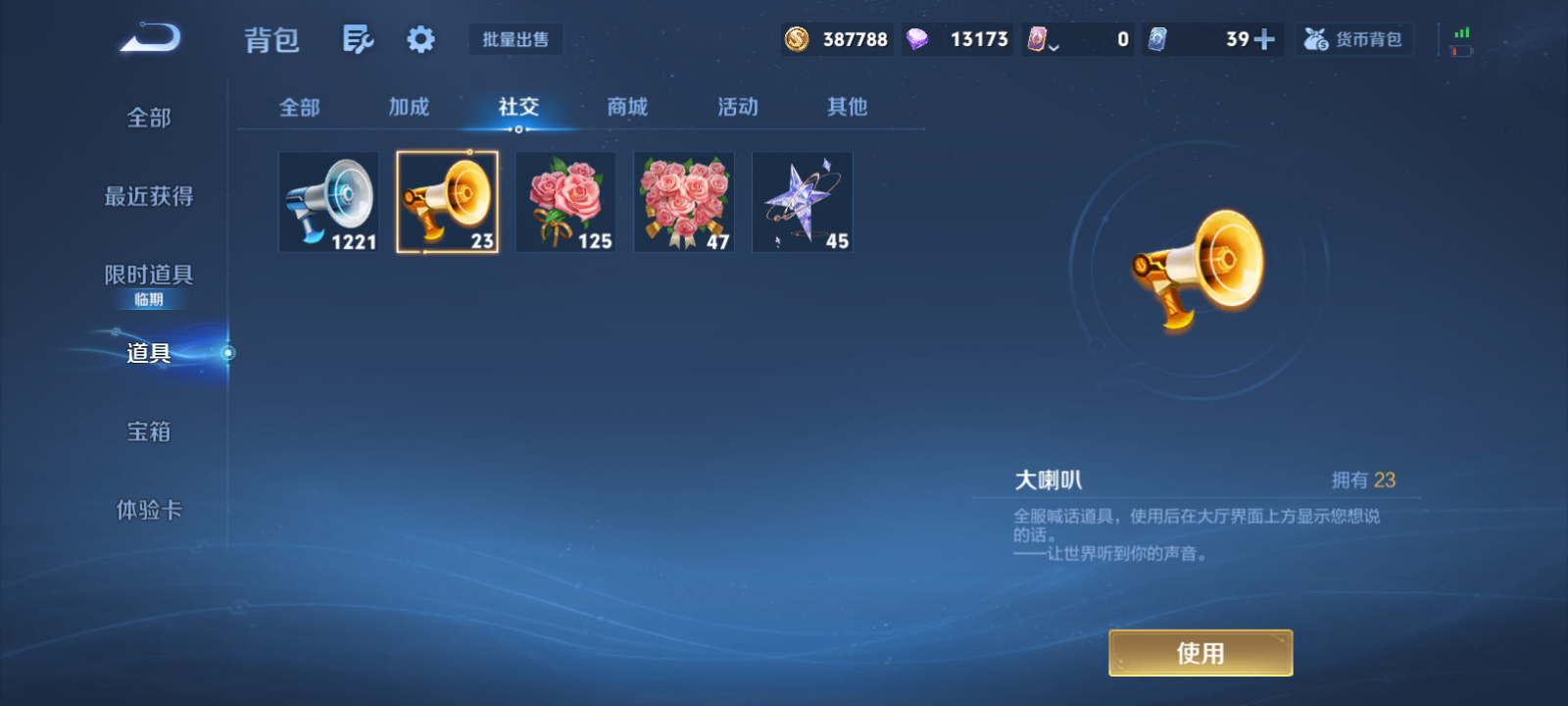This screenshot has width=1568, height=706.
Task: Click the plus to buy more blue cards
Action: click(x=1266, y=38)
